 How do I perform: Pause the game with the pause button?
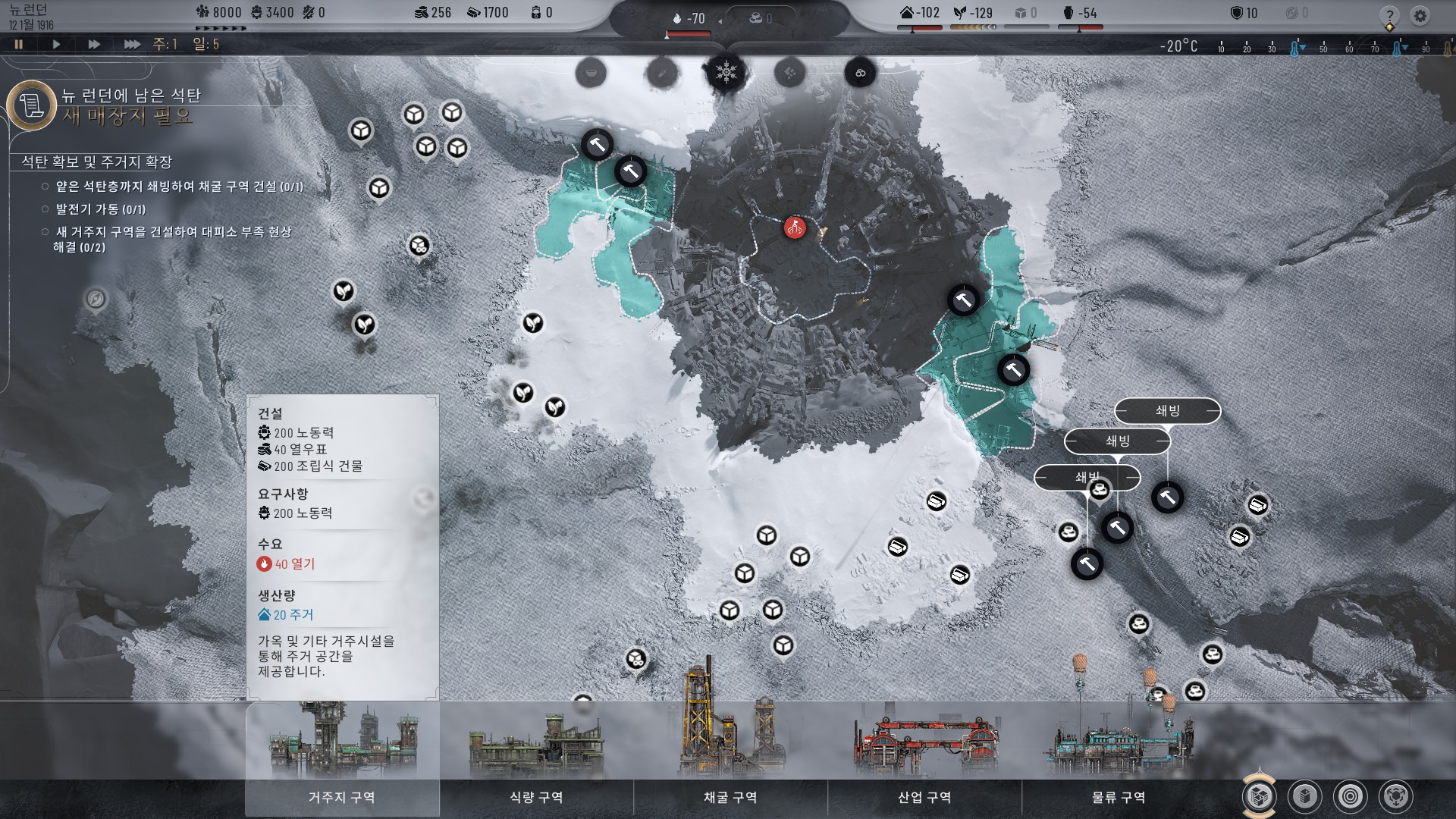tap(19, 45)
